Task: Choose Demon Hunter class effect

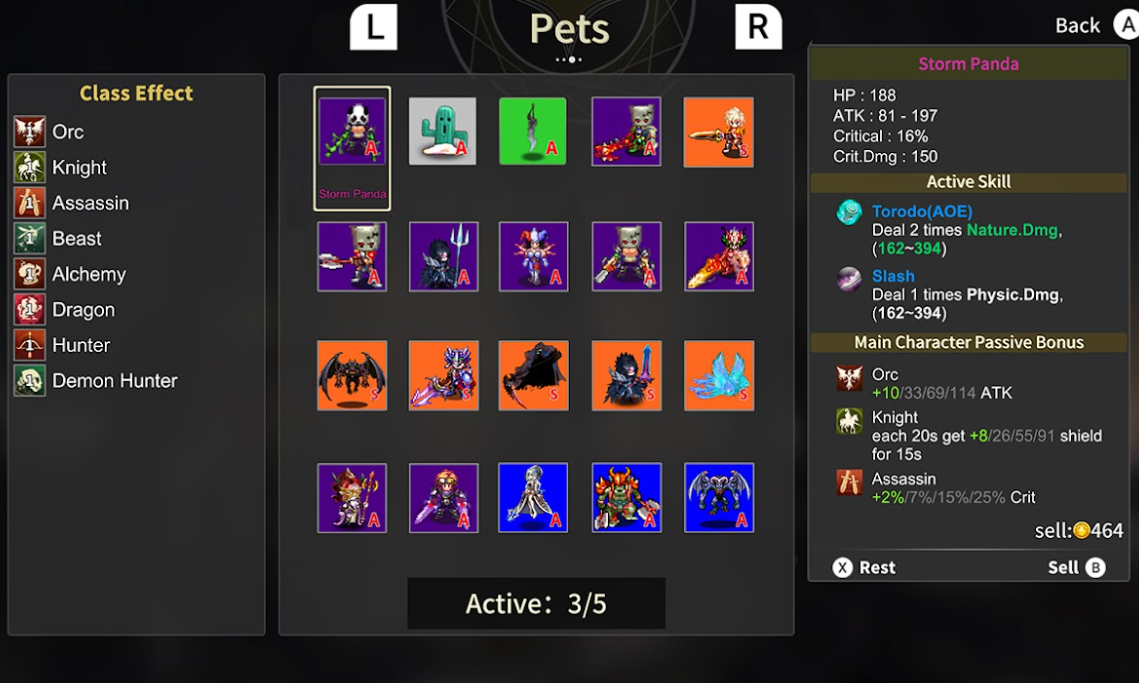Action: tap(114, 381)
